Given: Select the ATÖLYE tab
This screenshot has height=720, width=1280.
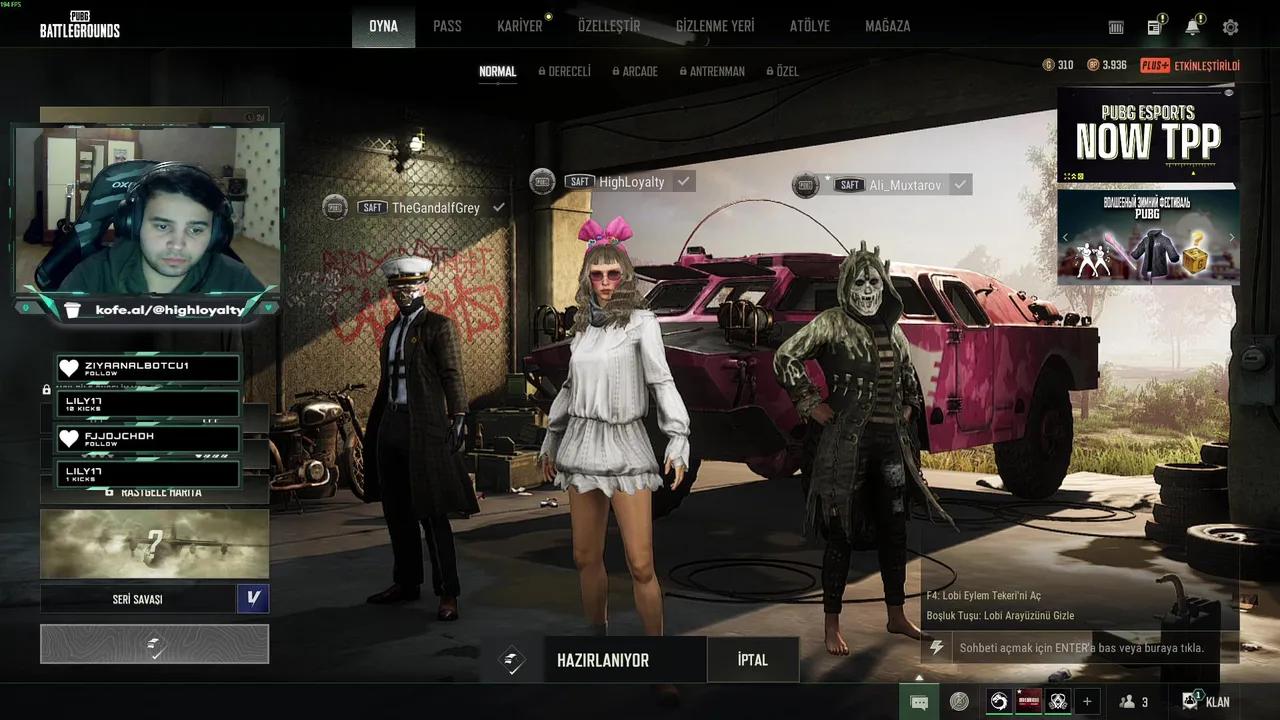Looking at the screenshot, I should click(810, 26).
